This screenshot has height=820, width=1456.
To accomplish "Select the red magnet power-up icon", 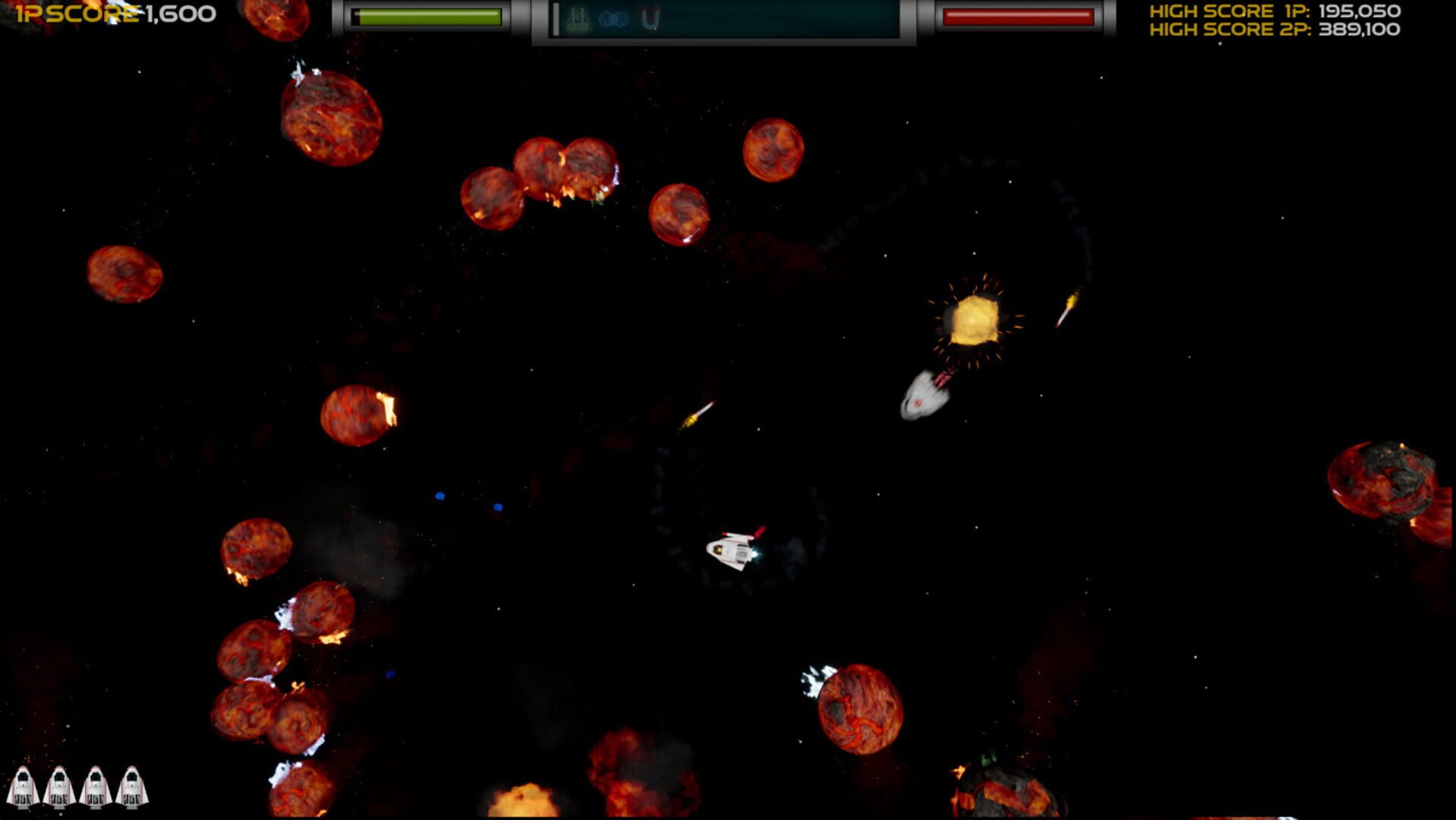I will click(650, 19).
